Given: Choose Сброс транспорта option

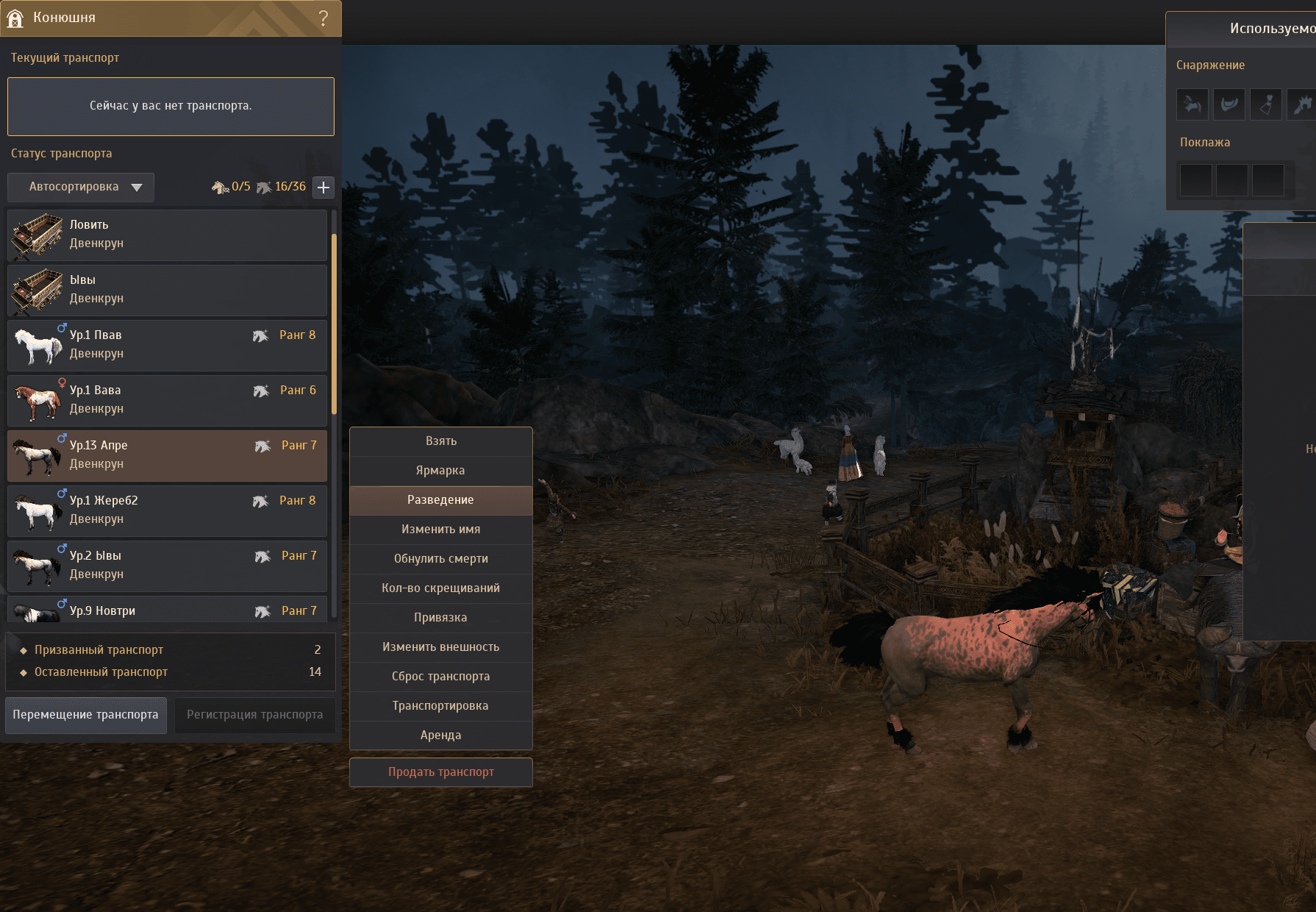Looking at the screenshot, I should [440, 677].
